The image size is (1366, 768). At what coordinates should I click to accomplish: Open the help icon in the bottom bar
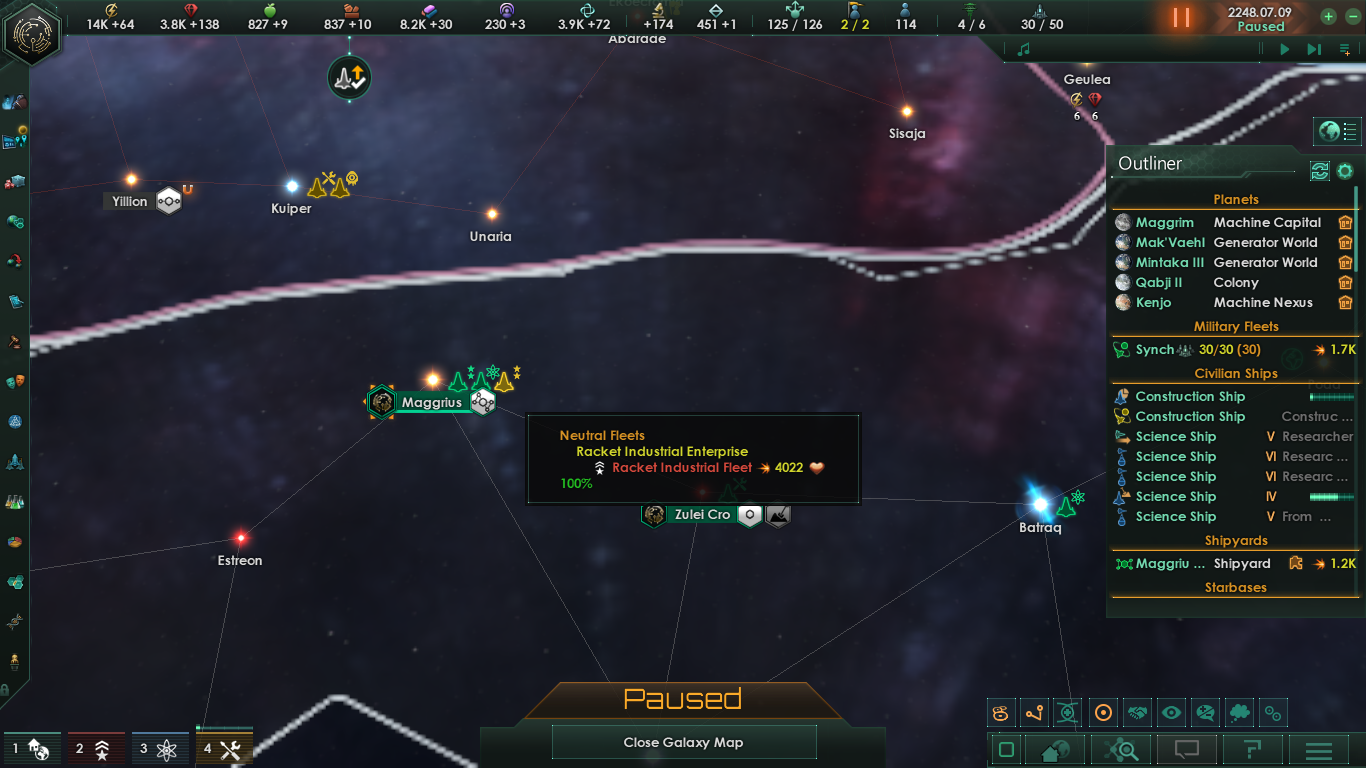point(1254,748)
